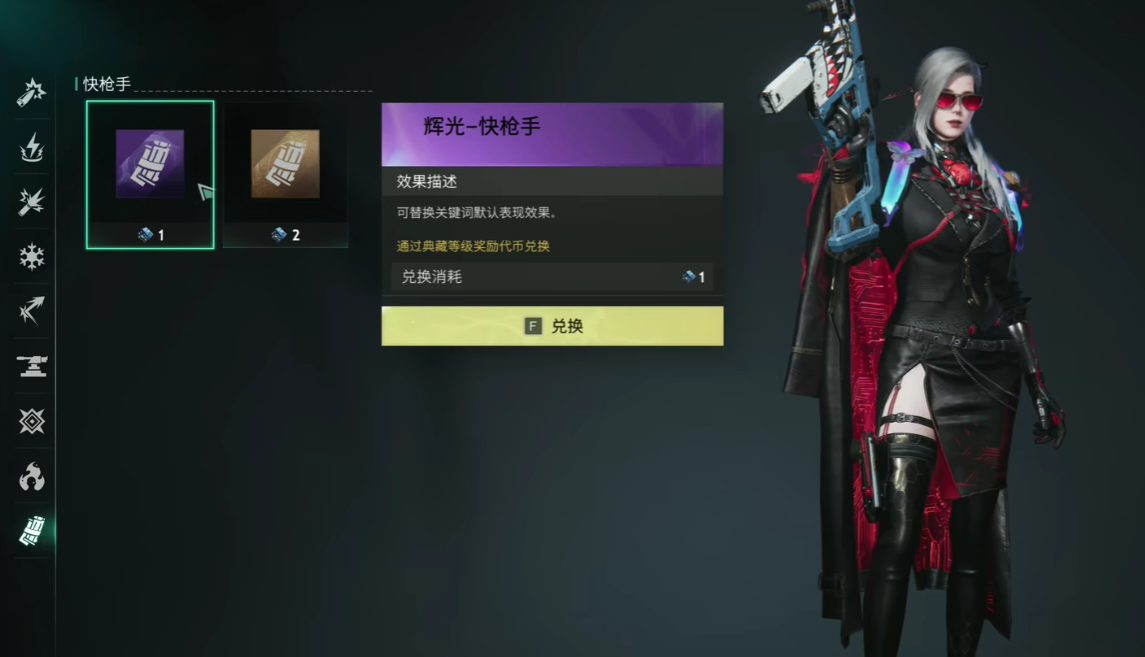Open the sparkling wand category
Image resolution: width=1145 pixels, height=657 pixels.
click(x=32, y=93)
